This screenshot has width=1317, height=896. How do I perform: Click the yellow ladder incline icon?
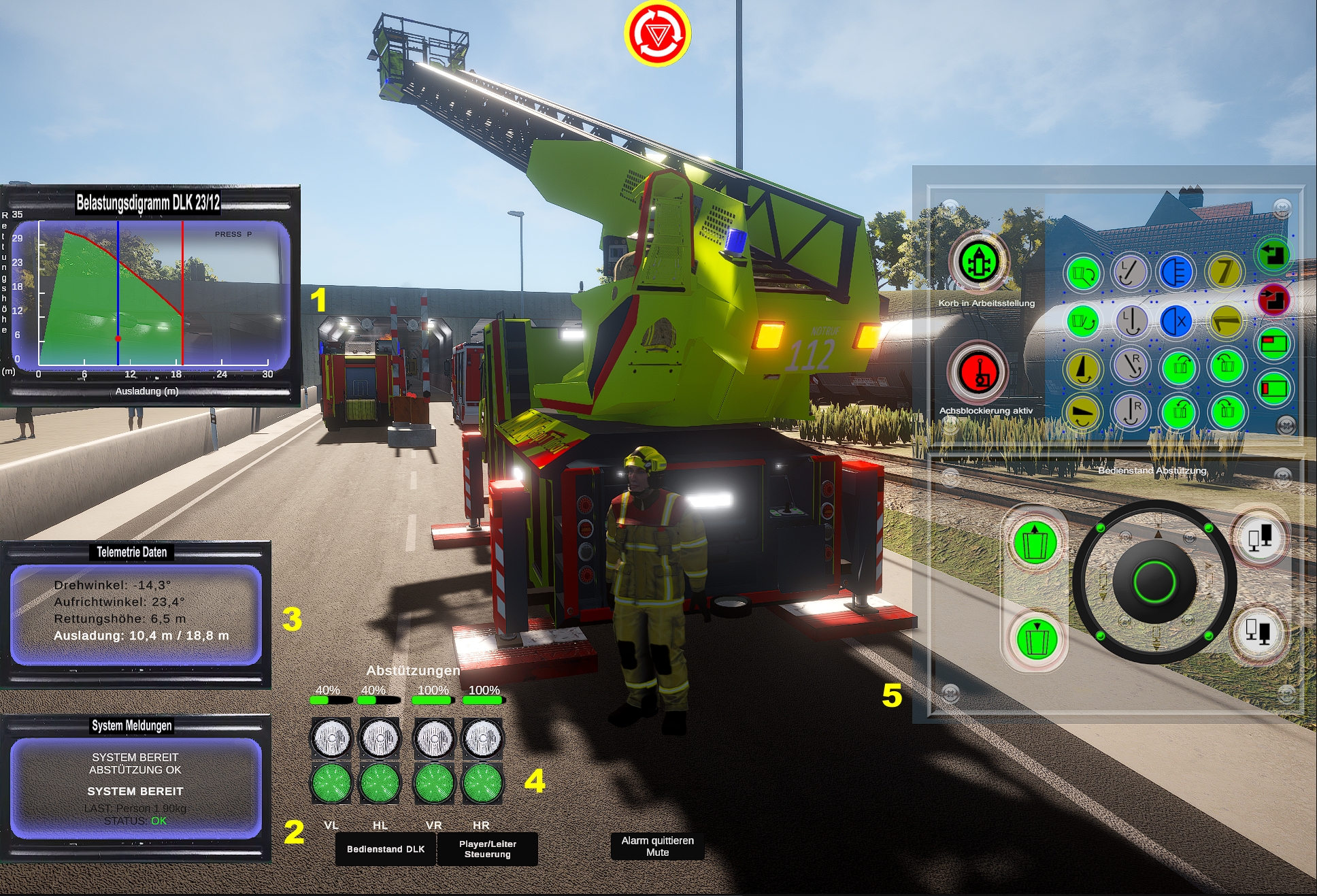pos(1083,368)
